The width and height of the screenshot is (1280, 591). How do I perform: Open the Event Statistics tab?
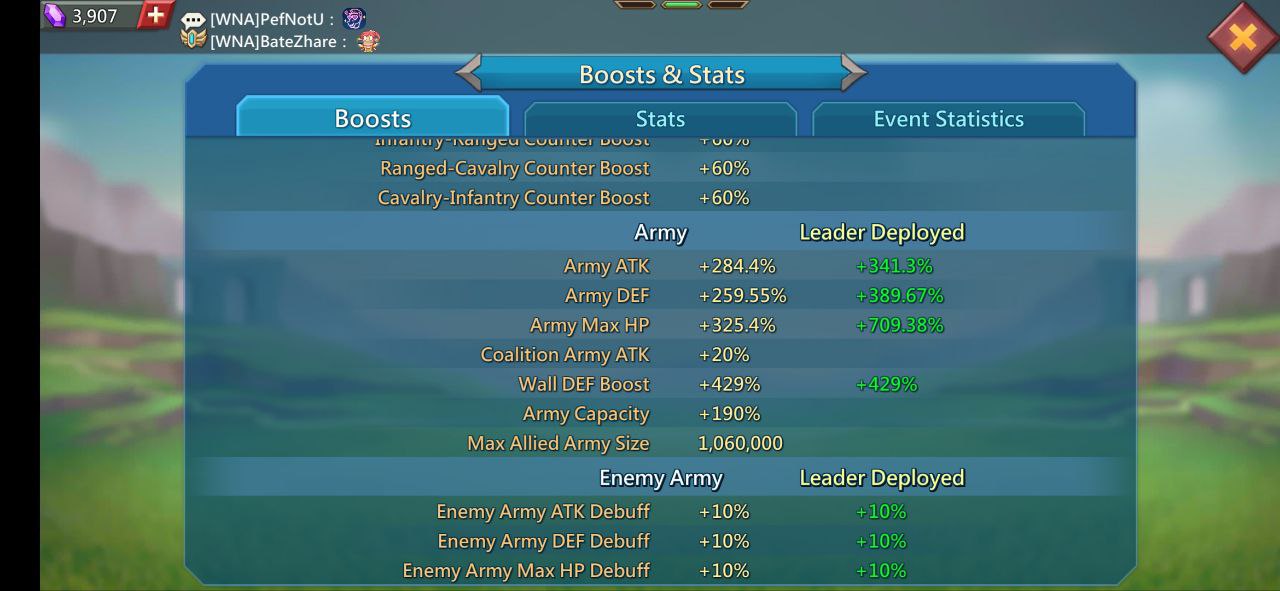[x=948, y=119]
